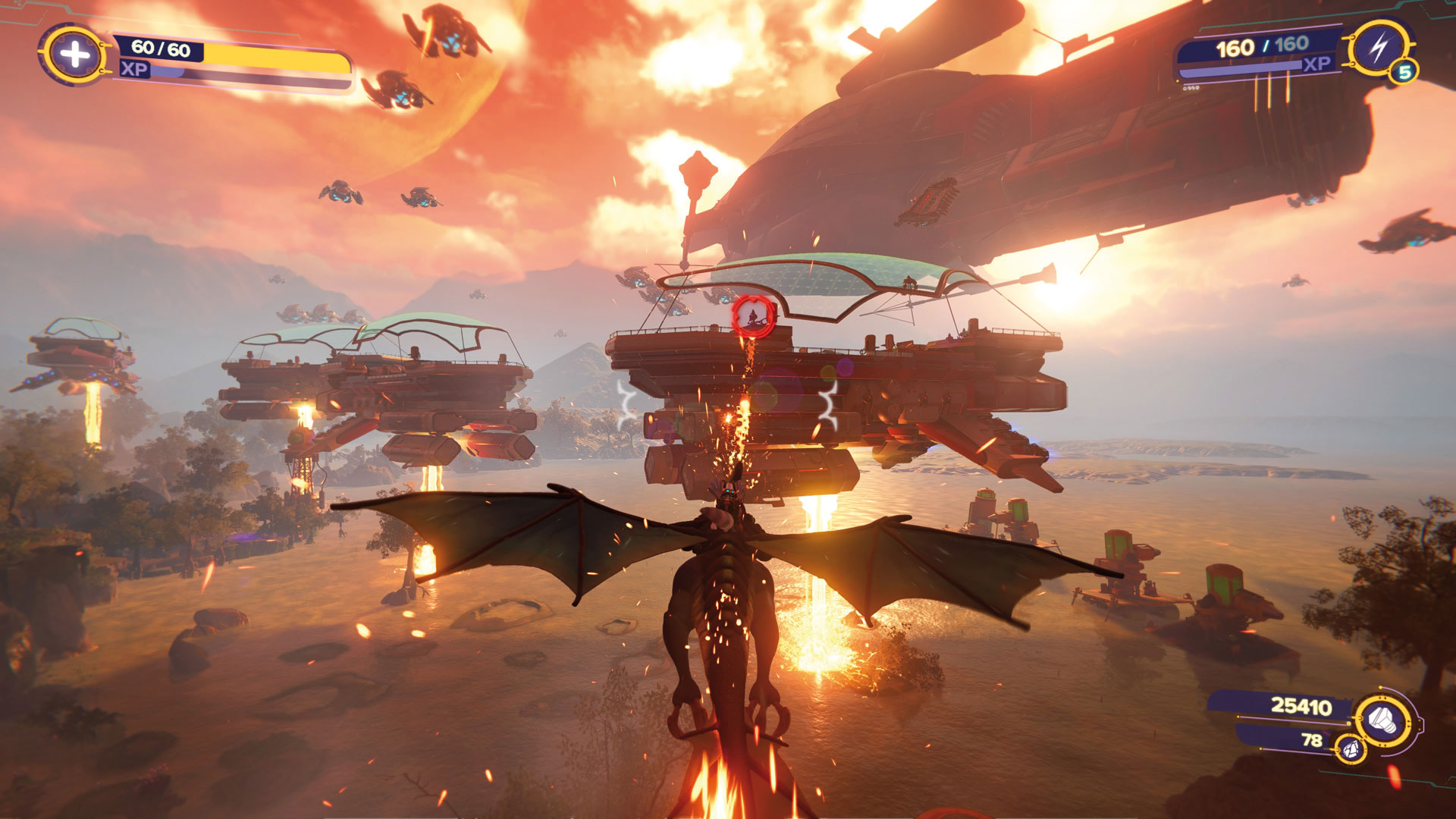Click the bolts currency icon
Screen dimensions: 1456x819
1385,719
